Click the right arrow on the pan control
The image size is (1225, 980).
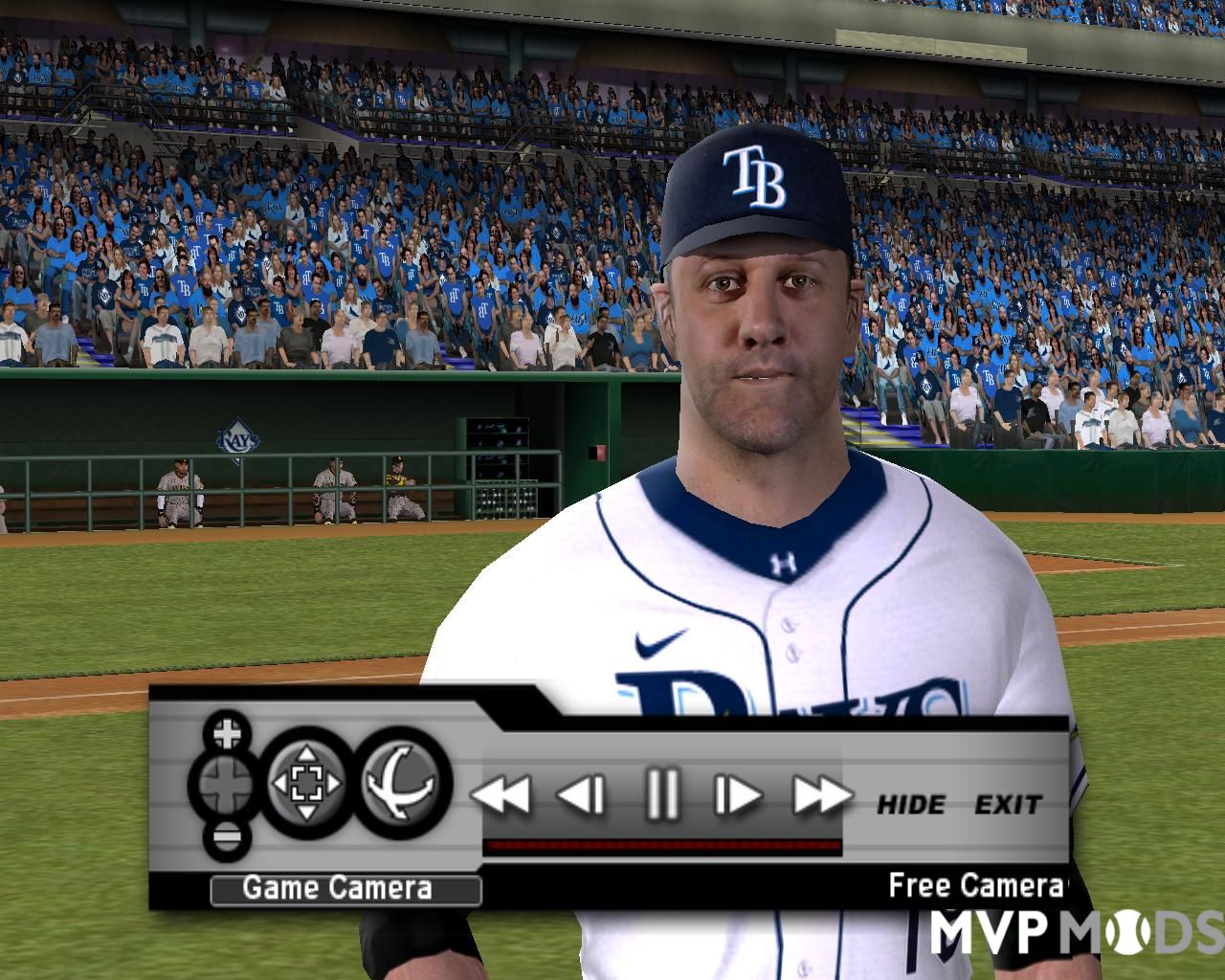pos(335,781)
